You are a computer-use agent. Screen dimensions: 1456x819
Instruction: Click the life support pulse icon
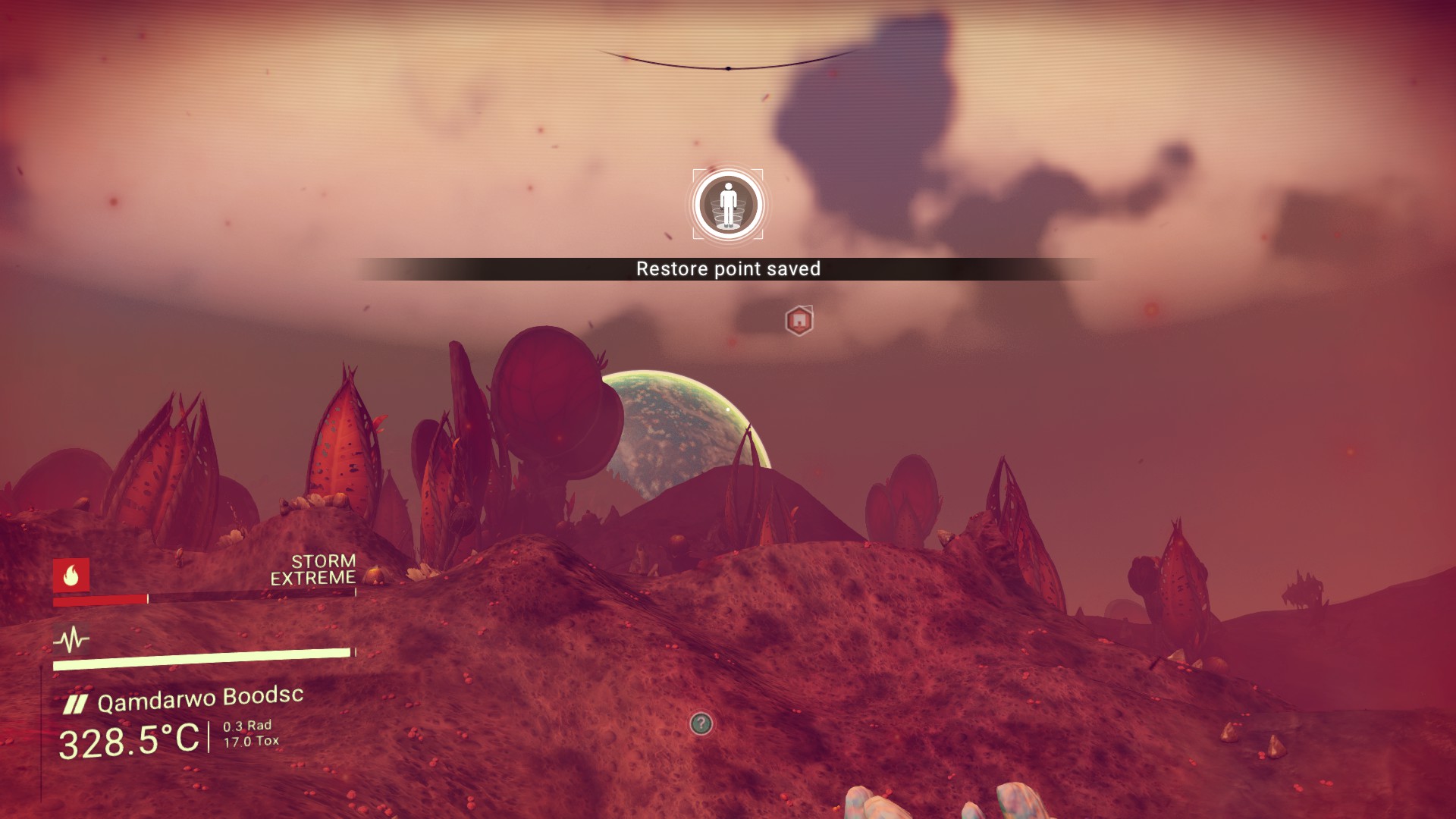pos(71,640)
